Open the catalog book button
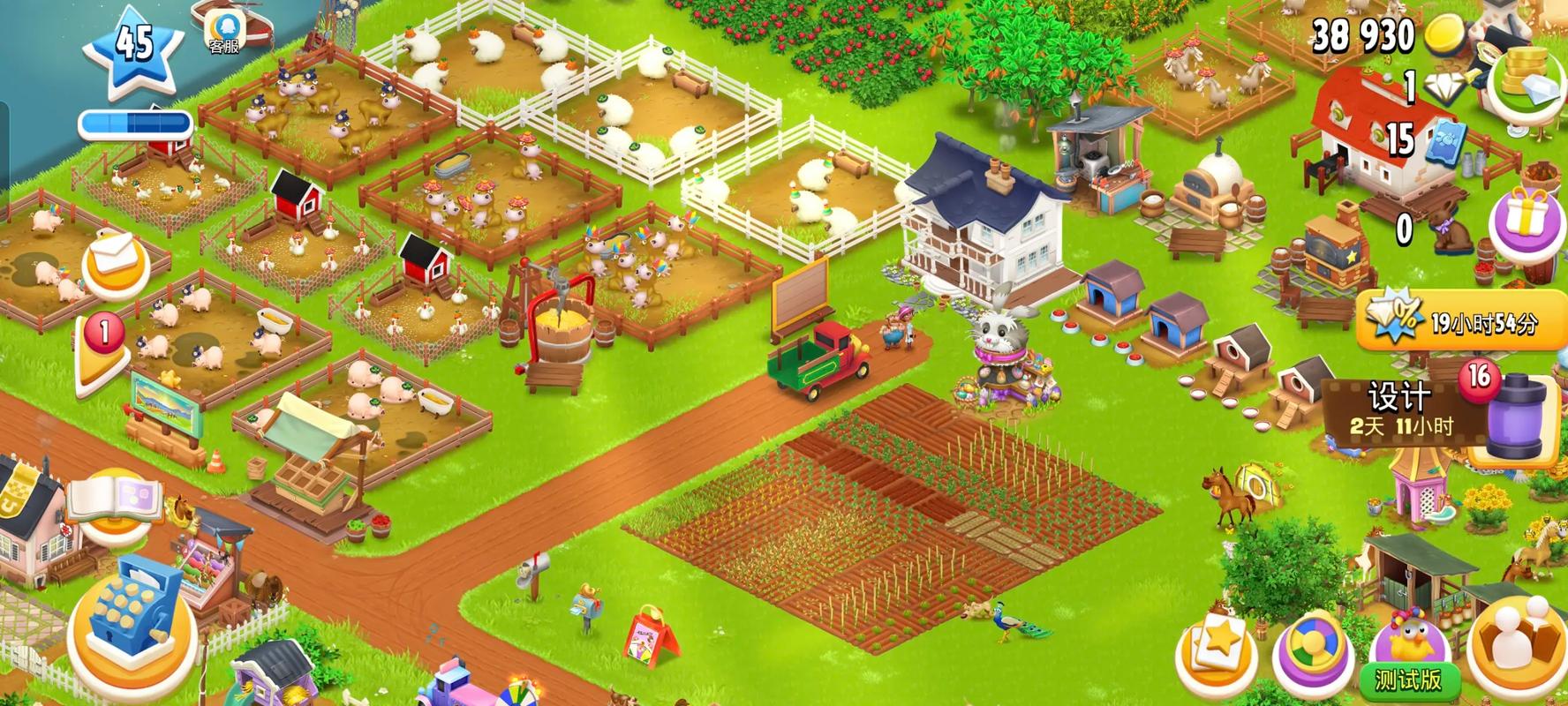Viewport: 1568px width, 706px height. (x=113, y=499)
